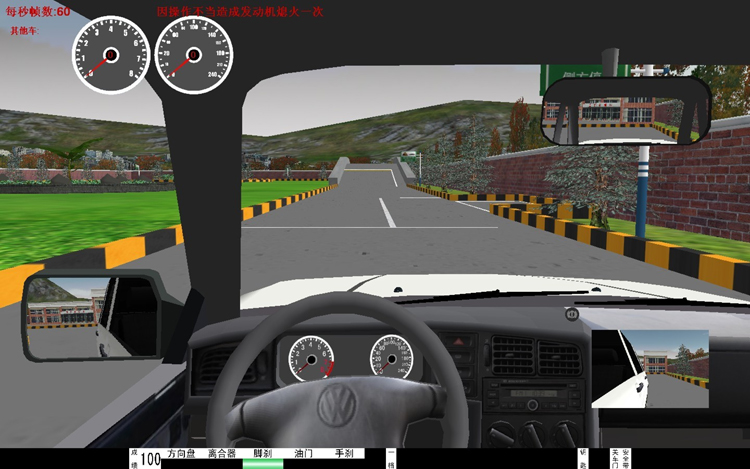
Task: Toggle the 关车门 door status box
Action: point(614,458)
